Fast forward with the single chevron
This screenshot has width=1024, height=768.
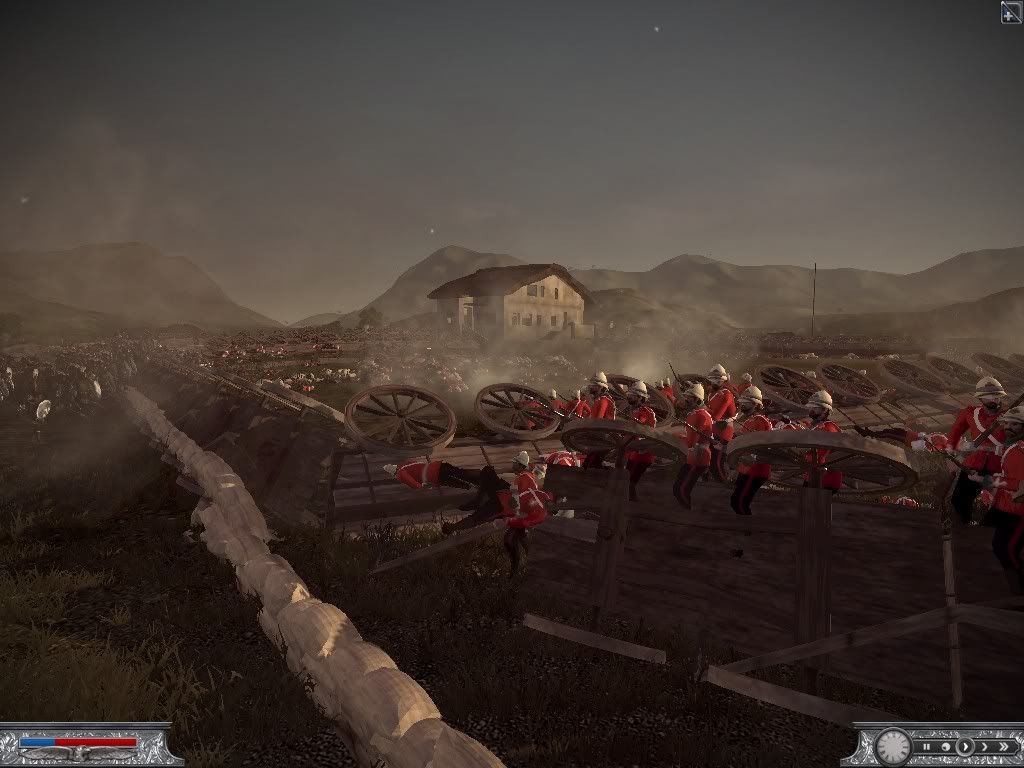point(982,746)
